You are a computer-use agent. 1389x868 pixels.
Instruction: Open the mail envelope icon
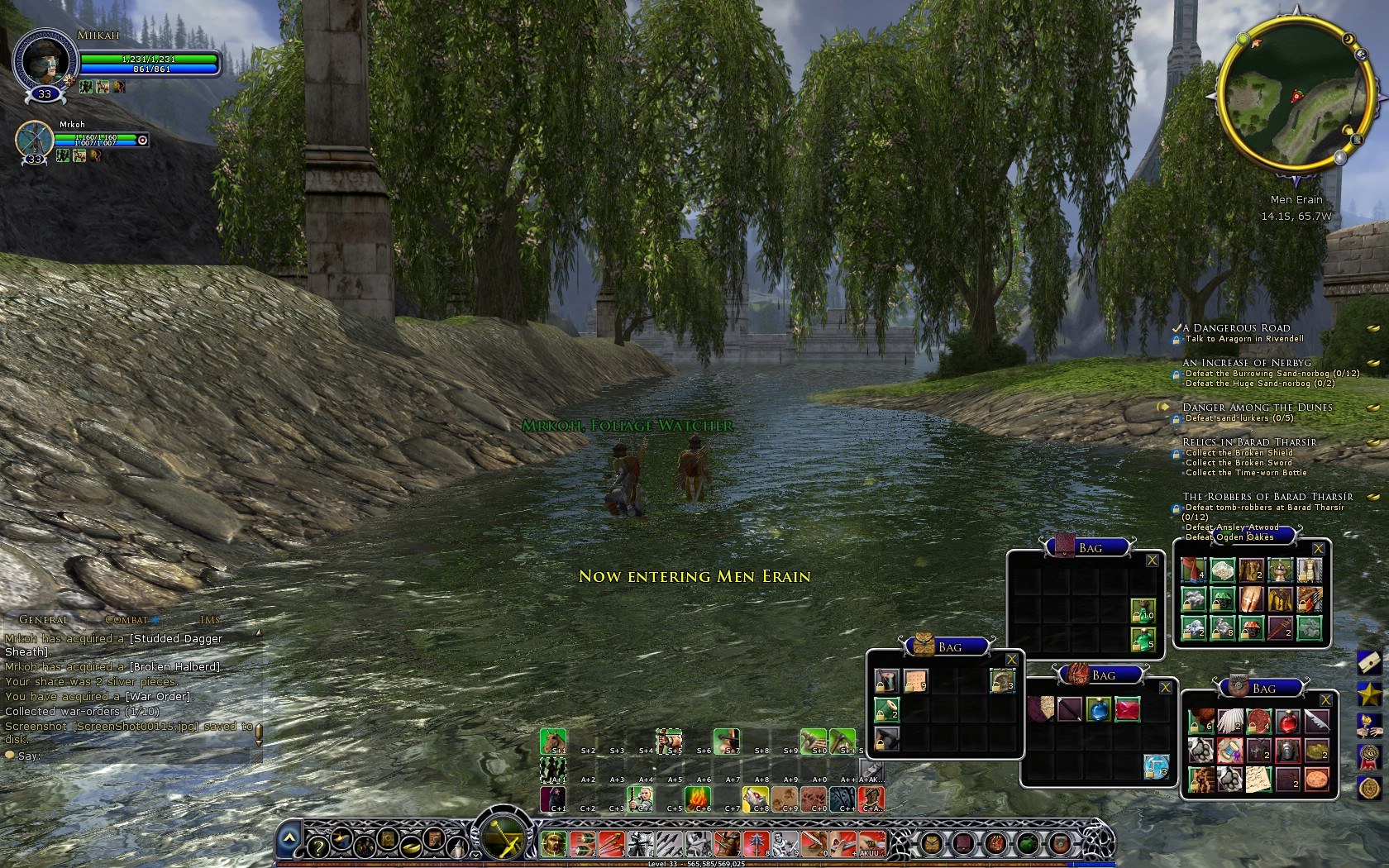1368,662
